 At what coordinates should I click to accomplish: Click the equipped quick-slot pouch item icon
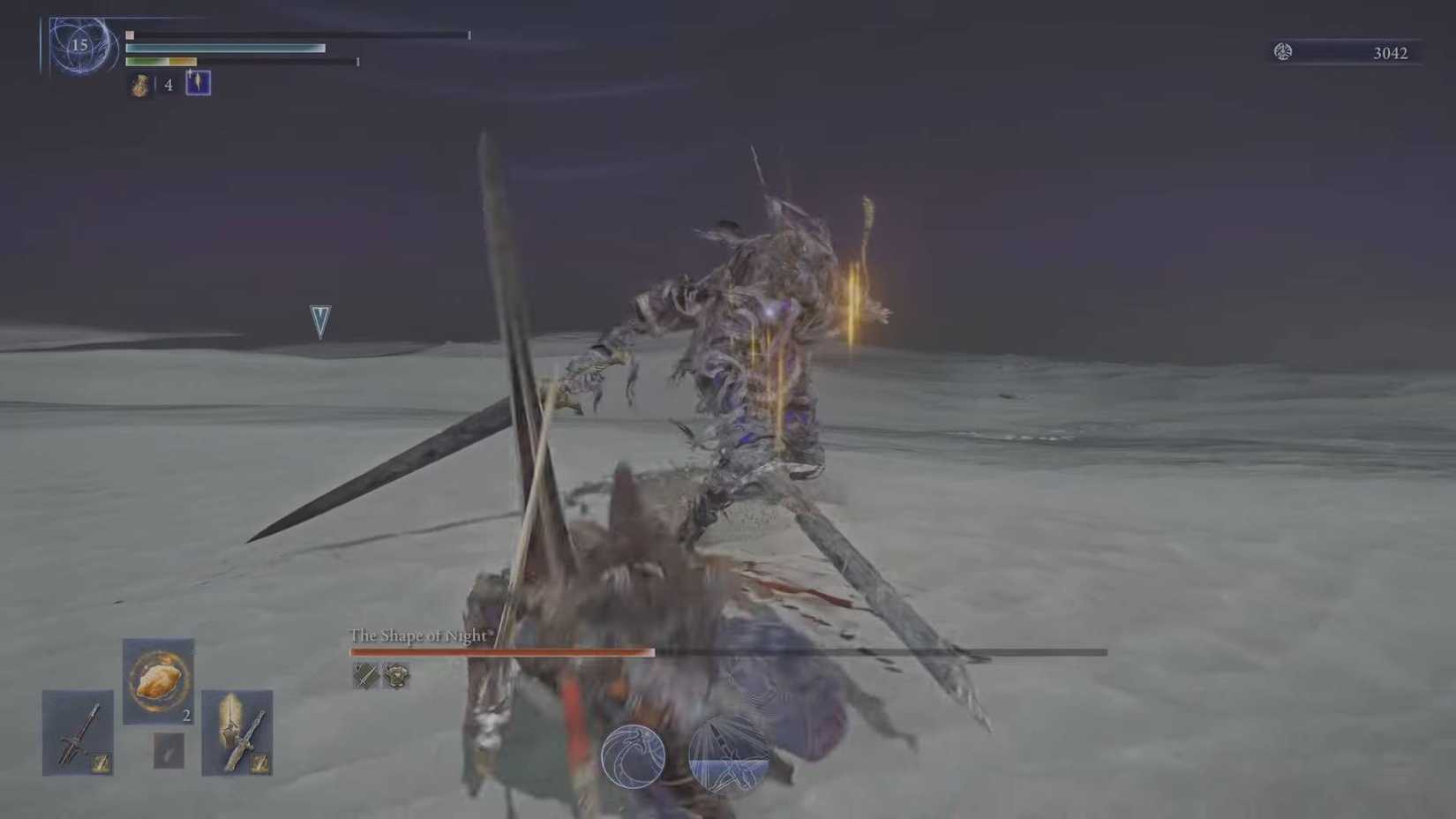pos(196,83)
